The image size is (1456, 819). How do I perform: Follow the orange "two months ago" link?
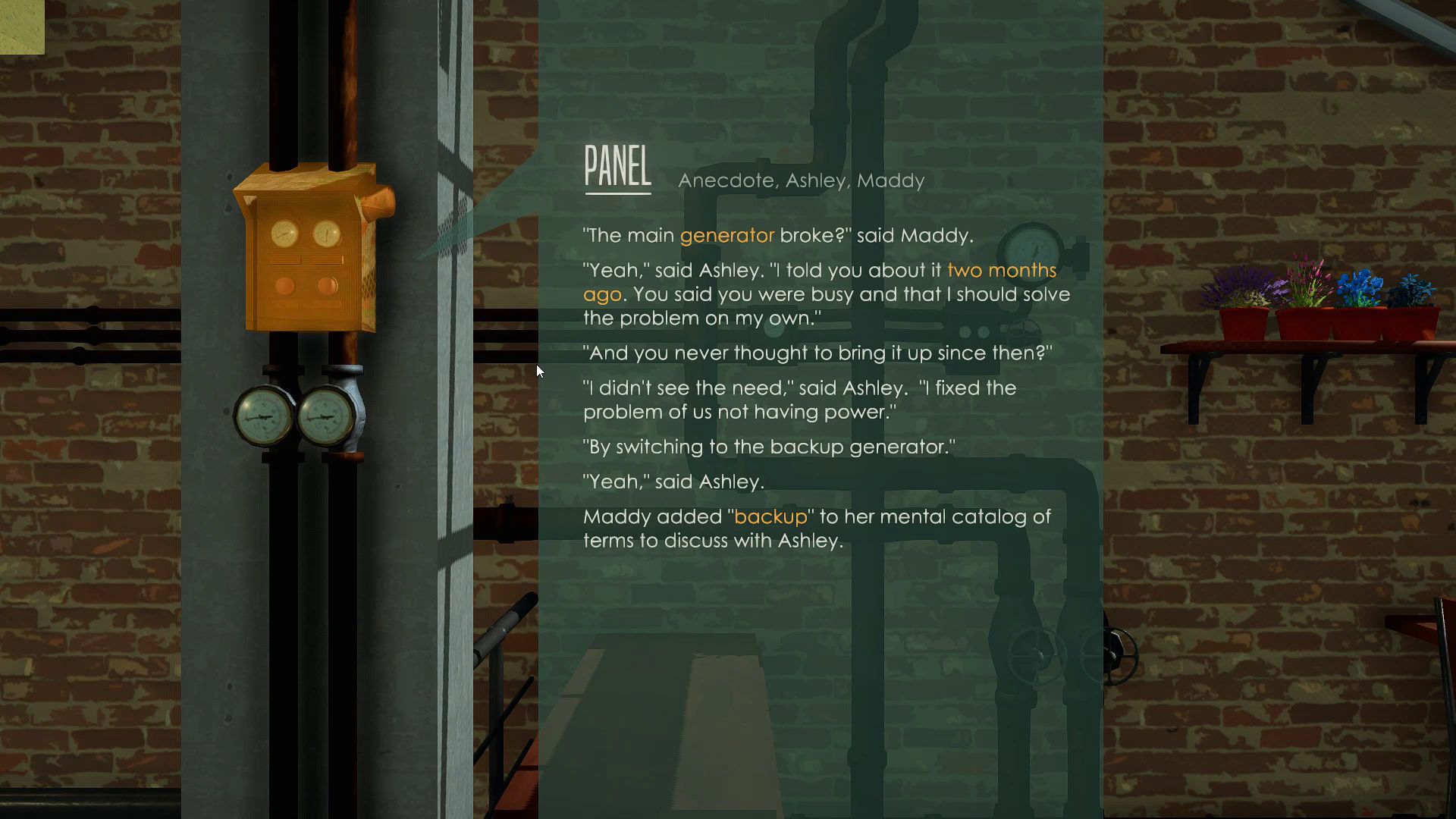click(x=1000, y=271)
